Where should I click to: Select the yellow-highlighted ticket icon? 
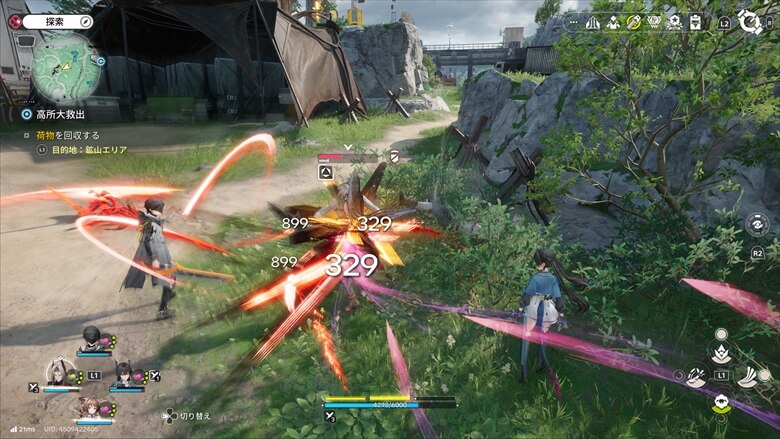pos(633,22)
